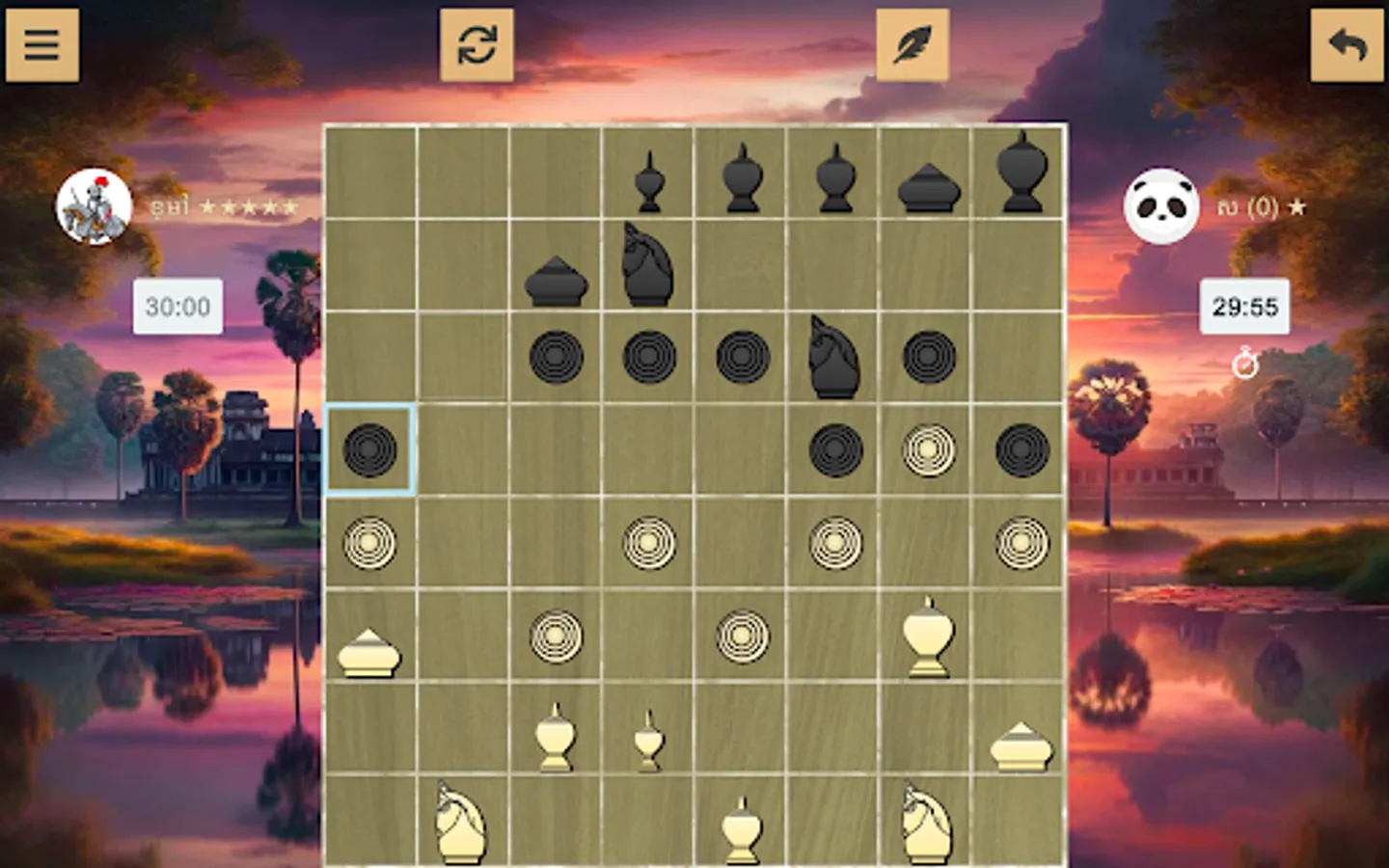
Task: Click the stopwatch icon under opponent's clock
Action: point(1247,365)
